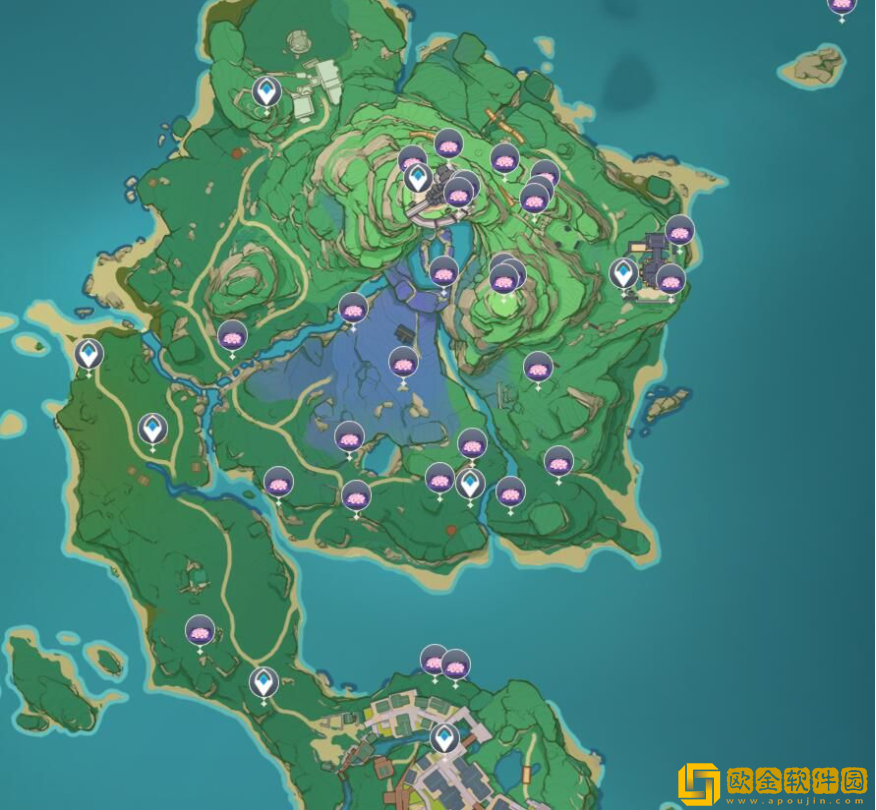Click the lone Sakura Bloom marker on southwestern peninsula
This screenshot has width=876, height=810.
click(x=200, y=631)
